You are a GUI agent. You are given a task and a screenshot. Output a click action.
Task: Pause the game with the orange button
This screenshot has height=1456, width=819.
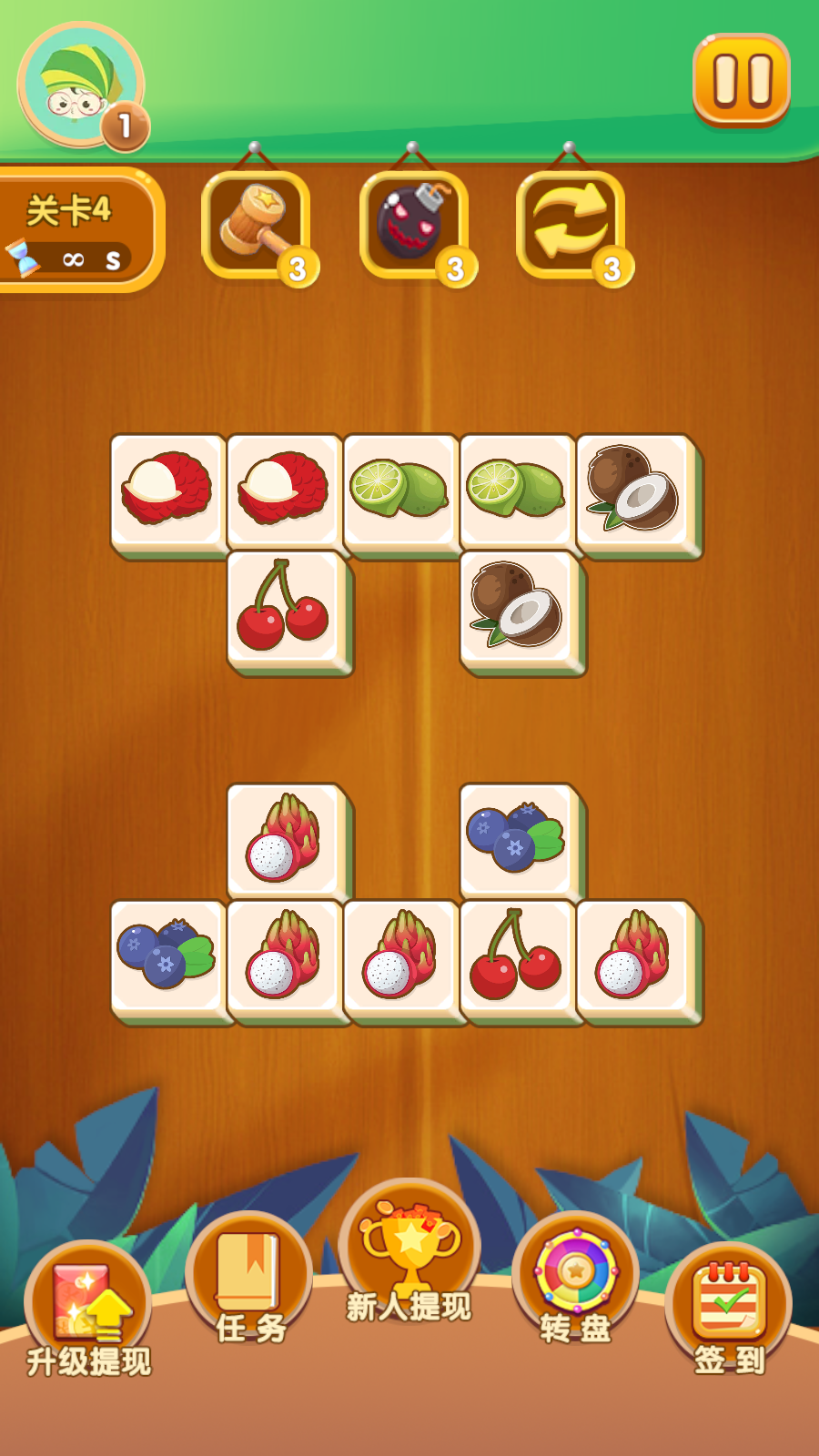tap(741, 80)
